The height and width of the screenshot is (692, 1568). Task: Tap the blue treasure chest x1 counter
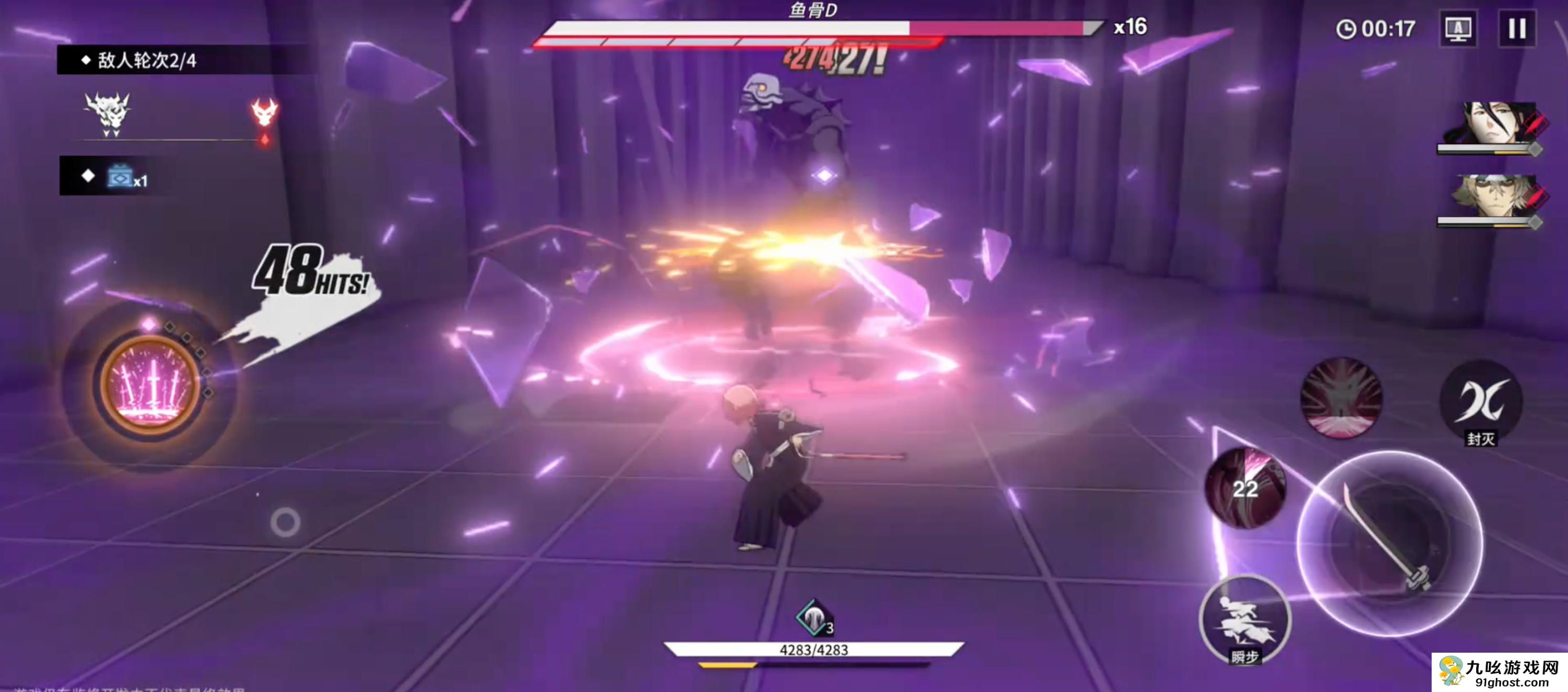click(x=126, y=177)
